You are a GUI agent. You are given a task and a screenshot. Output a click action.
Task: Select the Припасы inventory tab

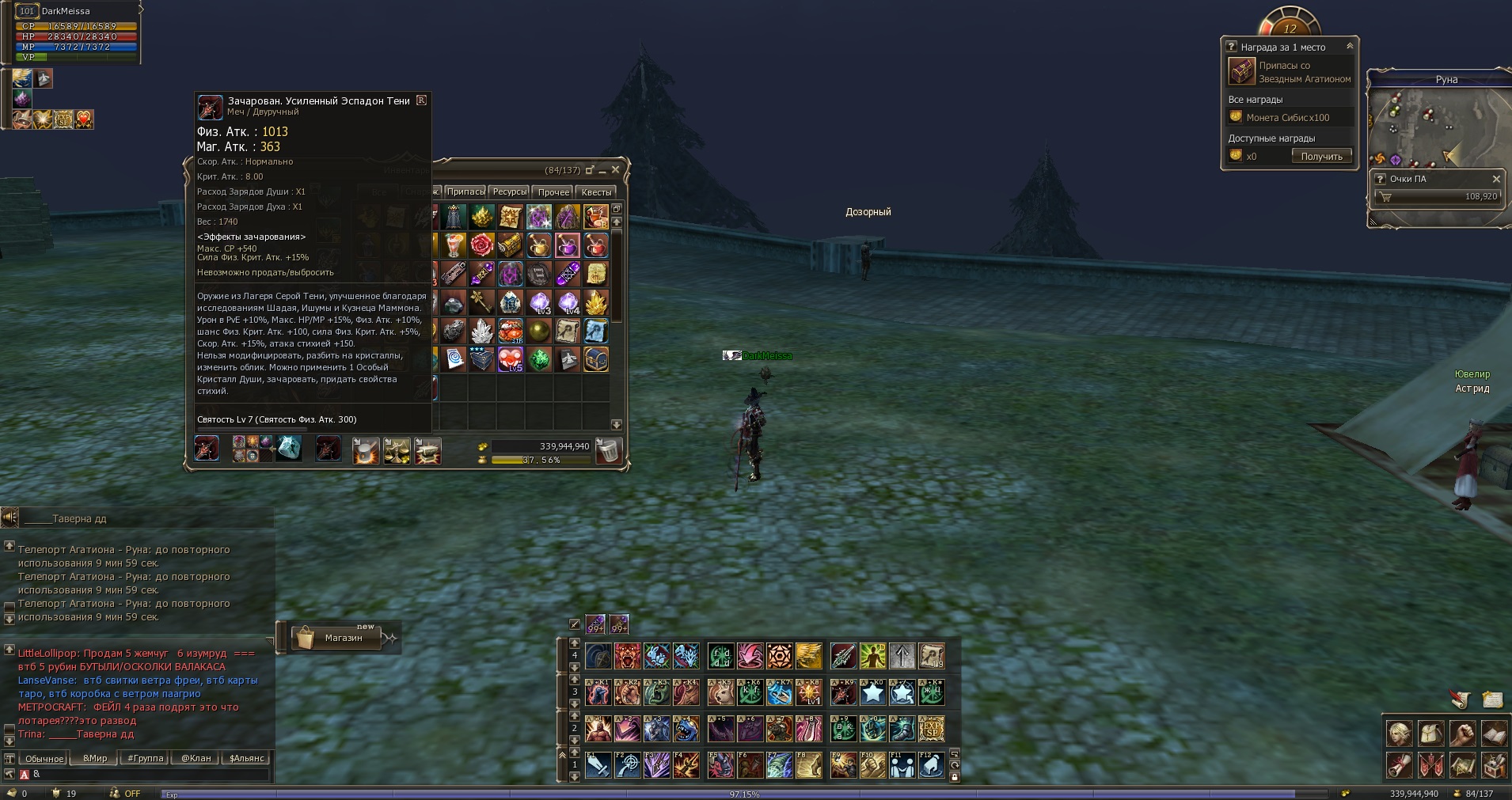point(465,192)
